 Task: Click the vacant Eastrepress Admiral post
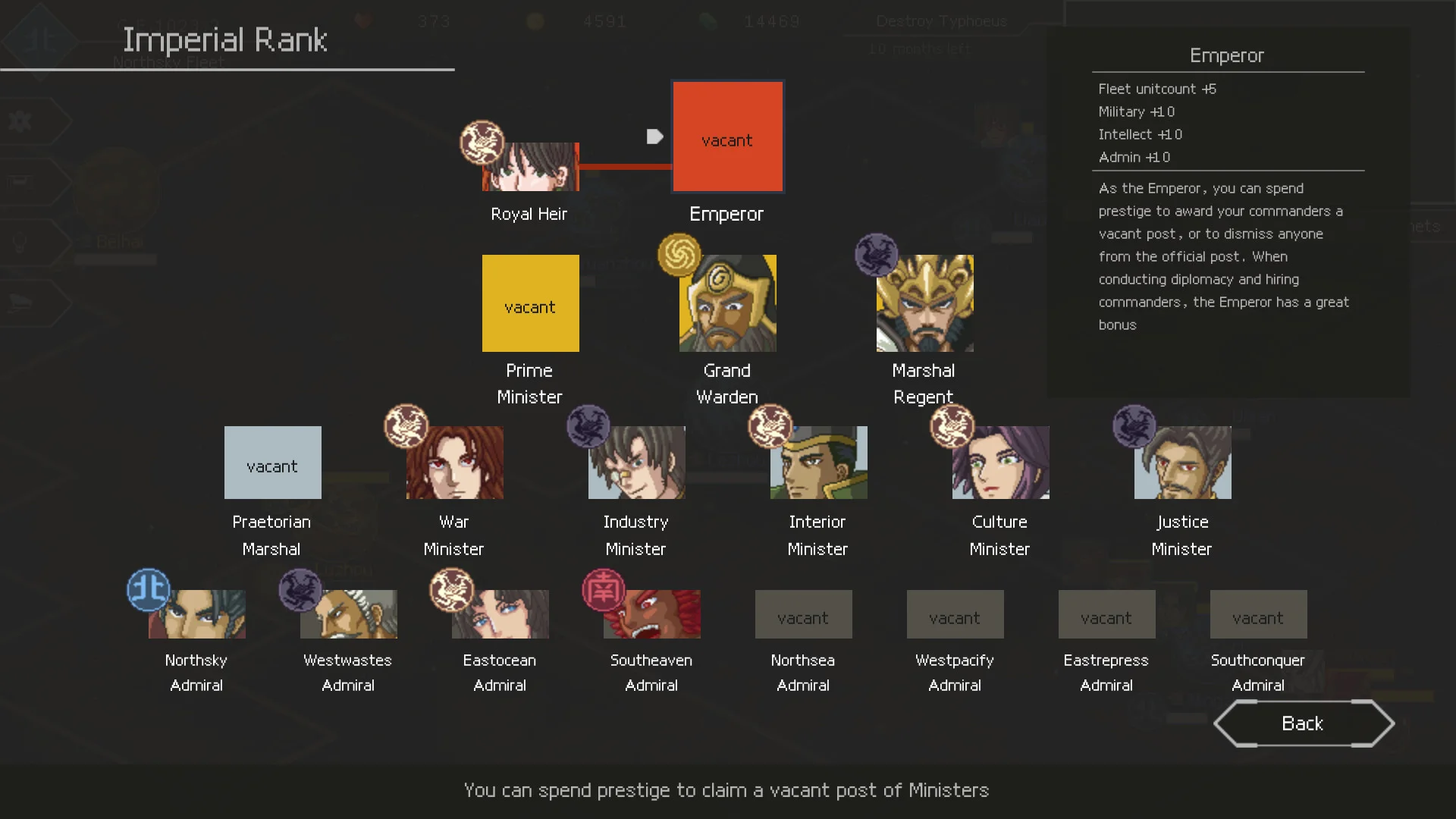[x=1106, y=614]
